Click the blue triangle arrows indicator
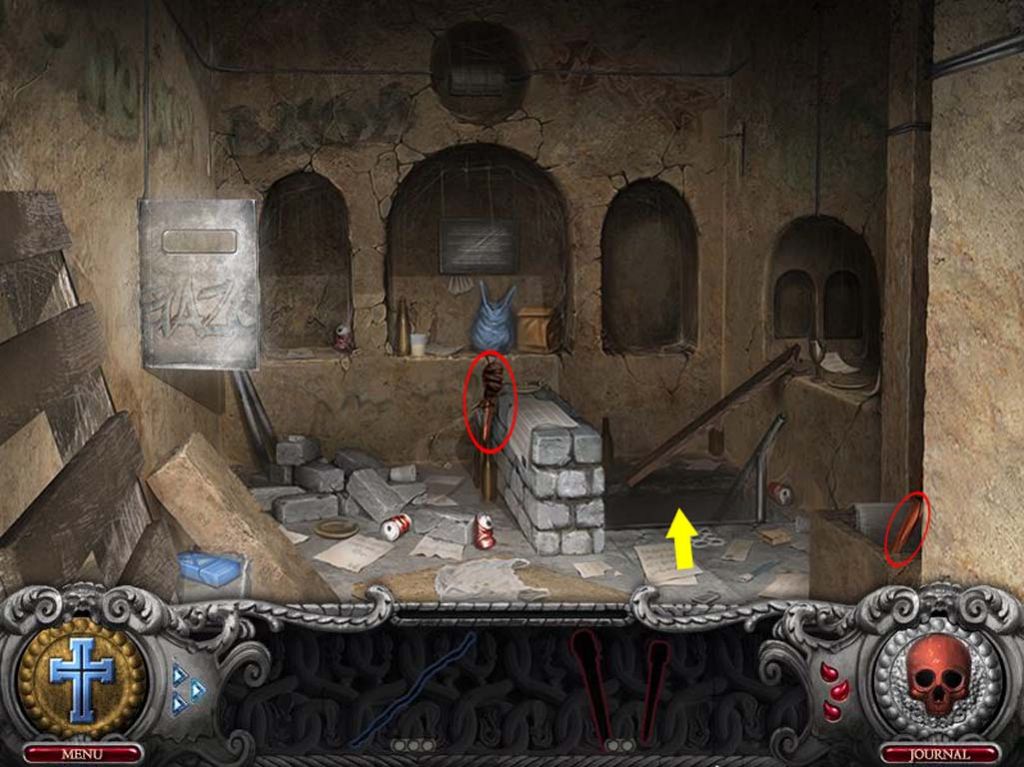Screen dimensions: 1024x767 click(187, 688)
